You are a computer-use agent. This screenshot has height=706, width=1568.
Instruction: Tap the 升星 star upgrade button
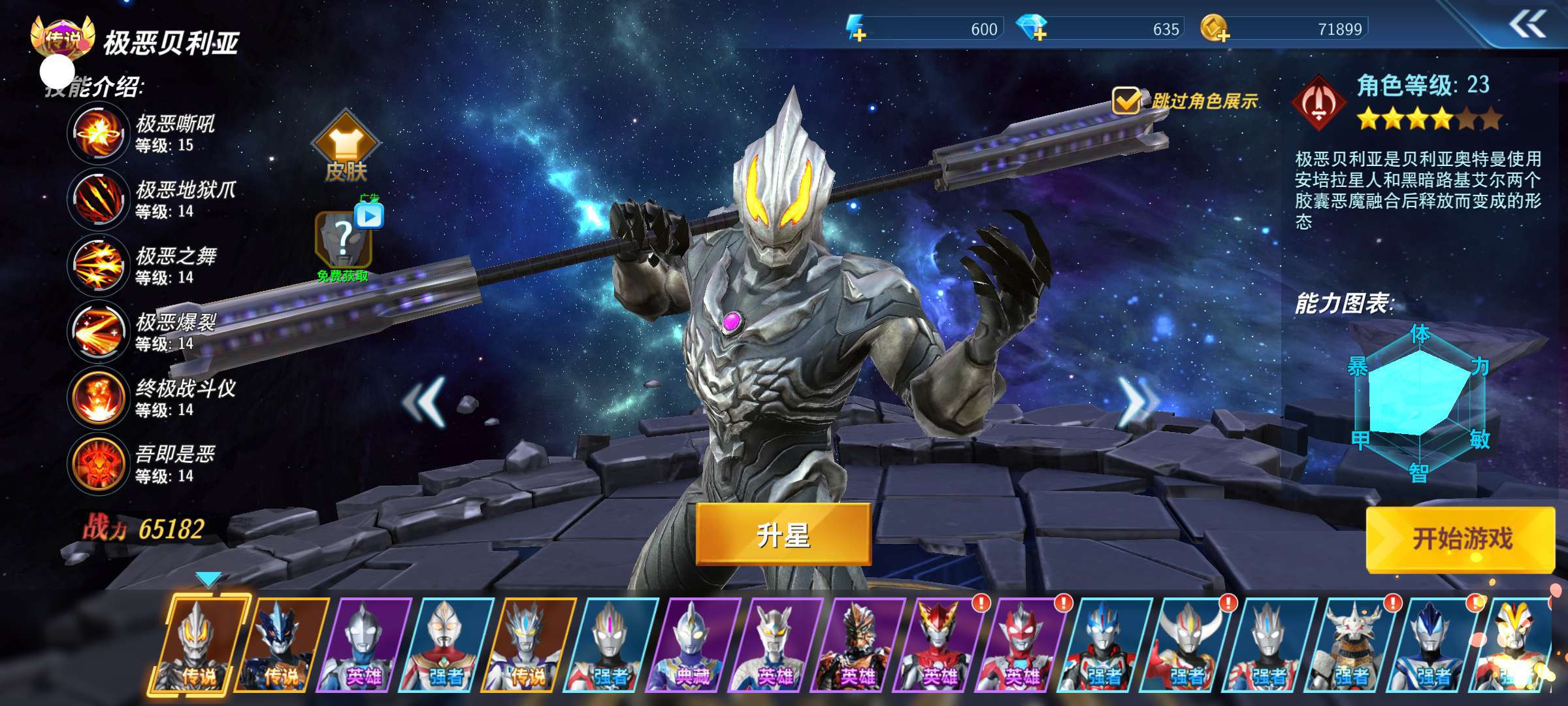[x=783, y=535]
